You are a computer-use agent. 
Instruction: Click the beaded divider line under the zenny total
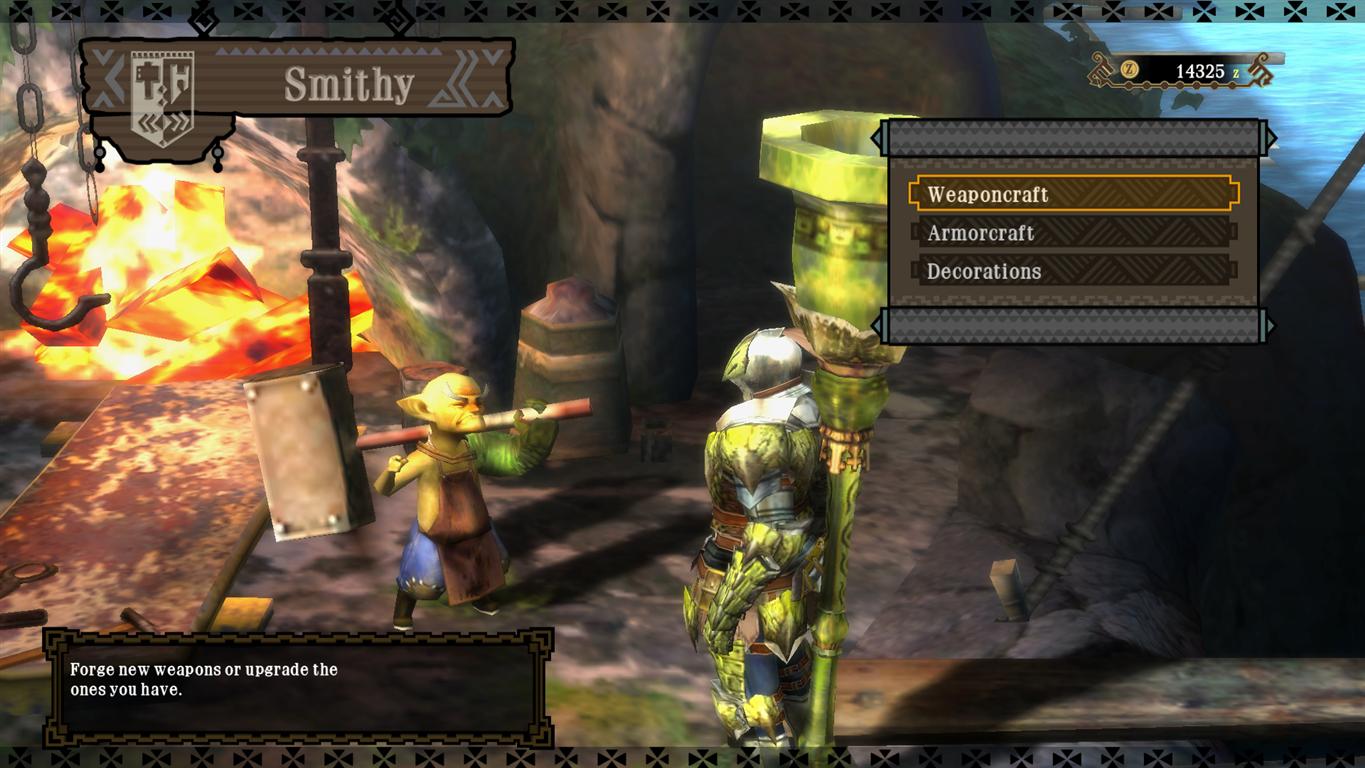click(x=1180, y=85)
